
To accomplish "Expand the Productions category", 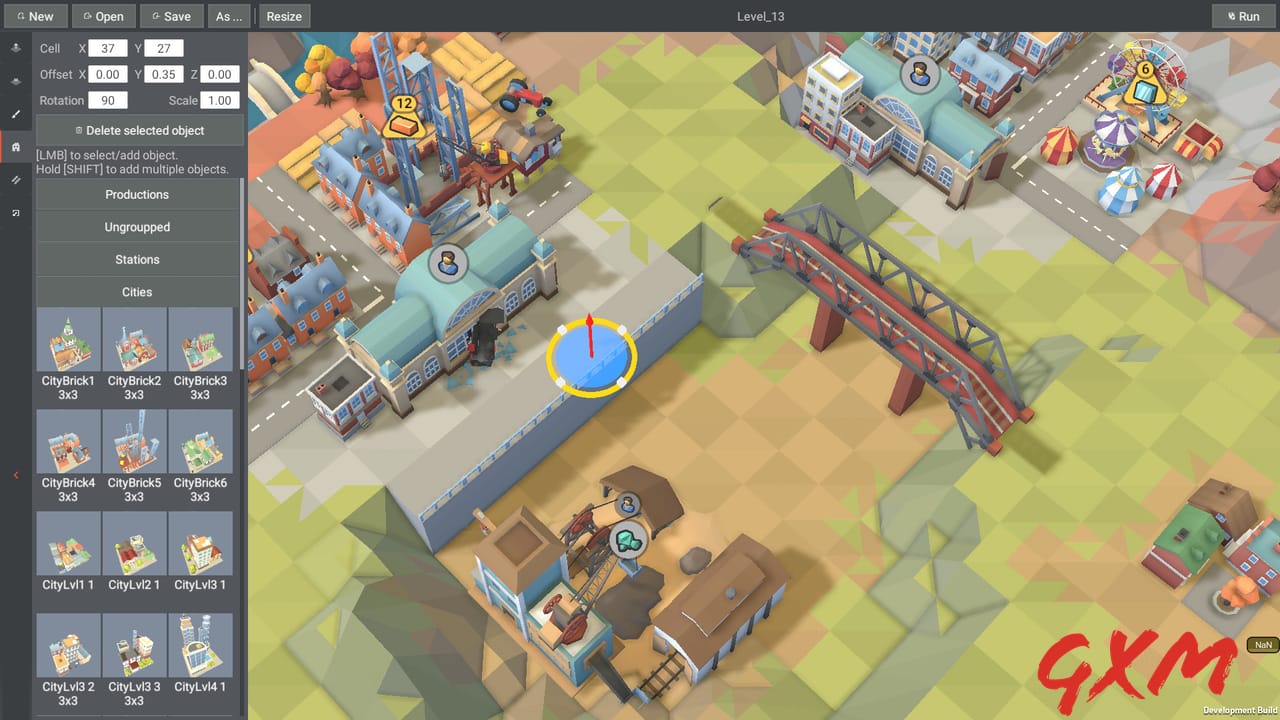I will 137,194.
